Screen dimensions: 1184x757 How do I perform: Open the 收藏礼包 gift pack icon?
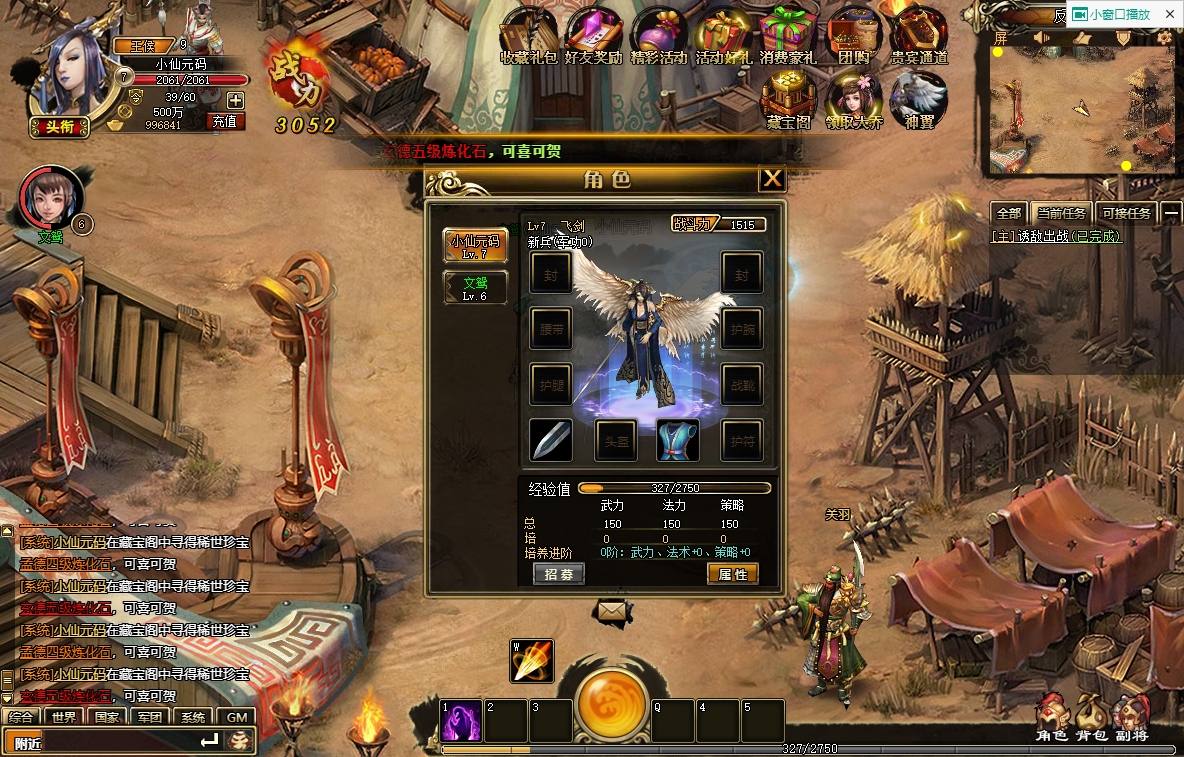[529, 35]
